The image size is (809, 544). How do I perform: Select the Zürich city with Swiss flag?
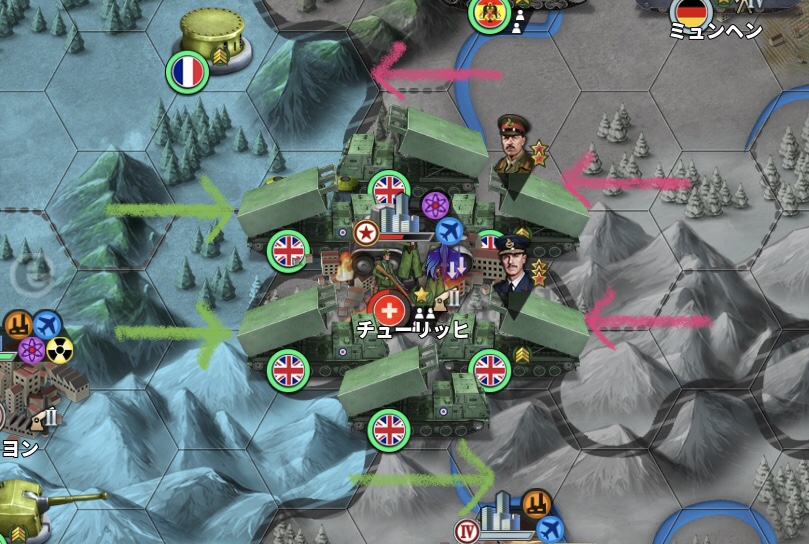coord(389,306)
